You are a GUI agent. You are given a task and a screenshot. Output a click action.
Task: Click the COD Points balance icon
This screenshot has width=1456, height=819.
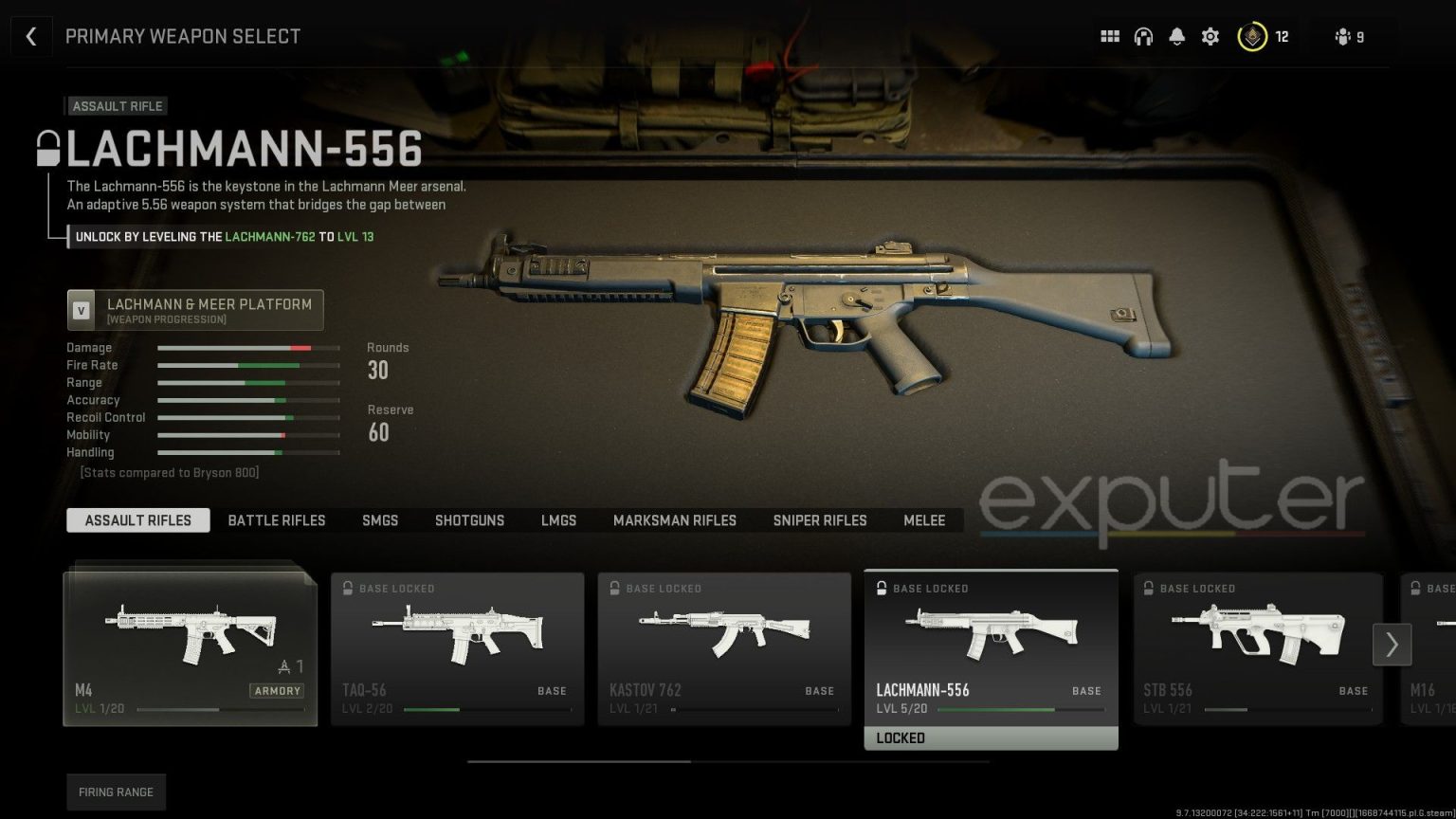(1253, 36)
